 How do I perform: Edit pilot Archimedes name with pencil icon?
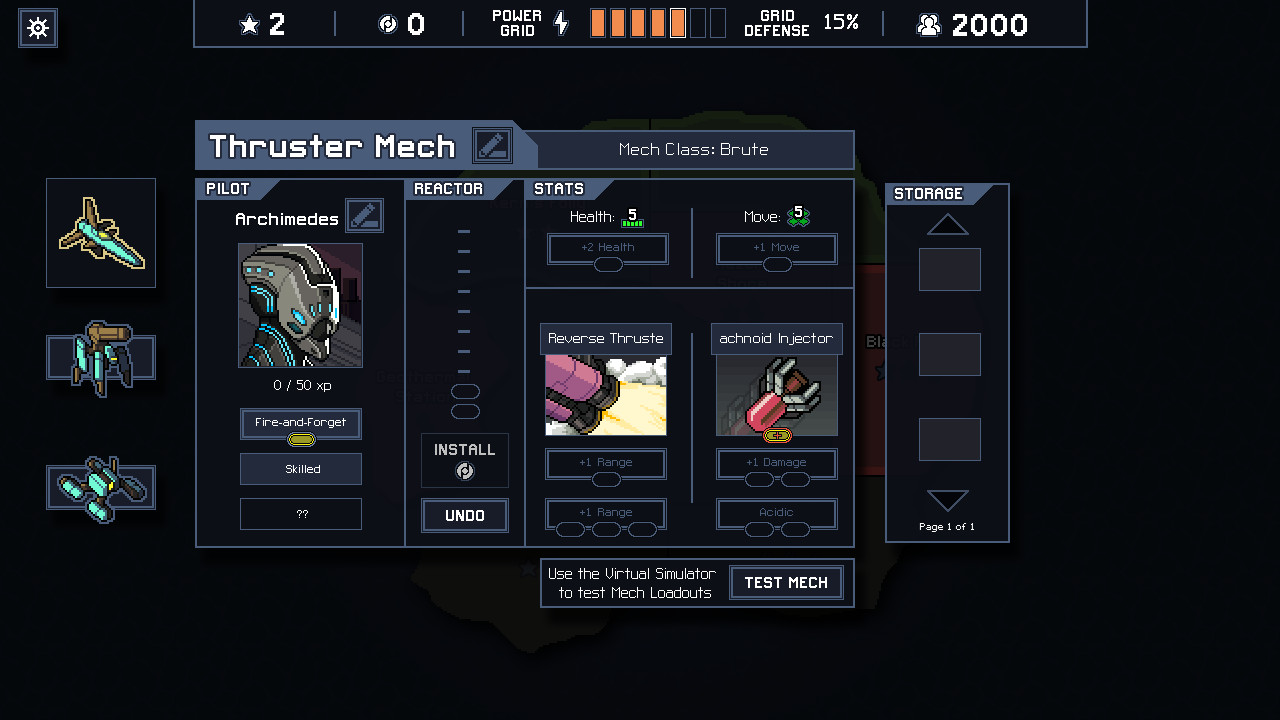(364, 215)
